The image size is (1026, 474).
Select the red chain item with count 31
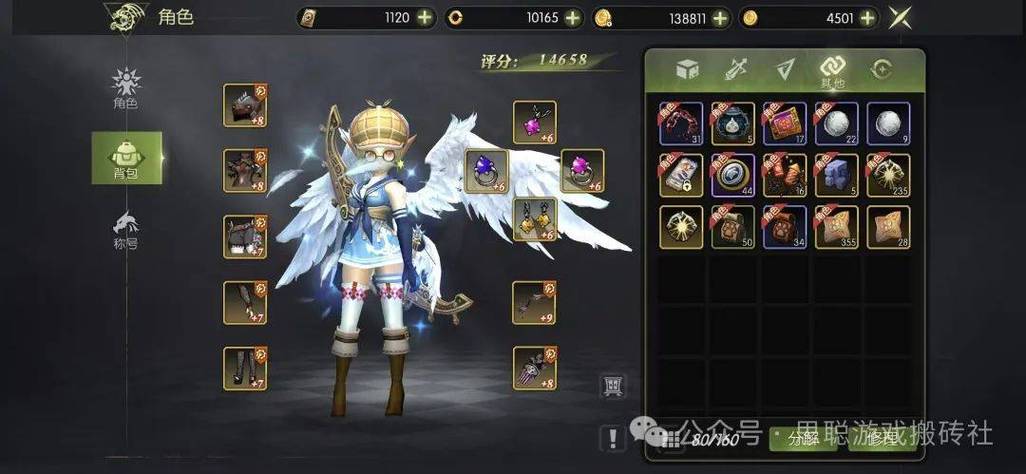(x=680, y=123)
